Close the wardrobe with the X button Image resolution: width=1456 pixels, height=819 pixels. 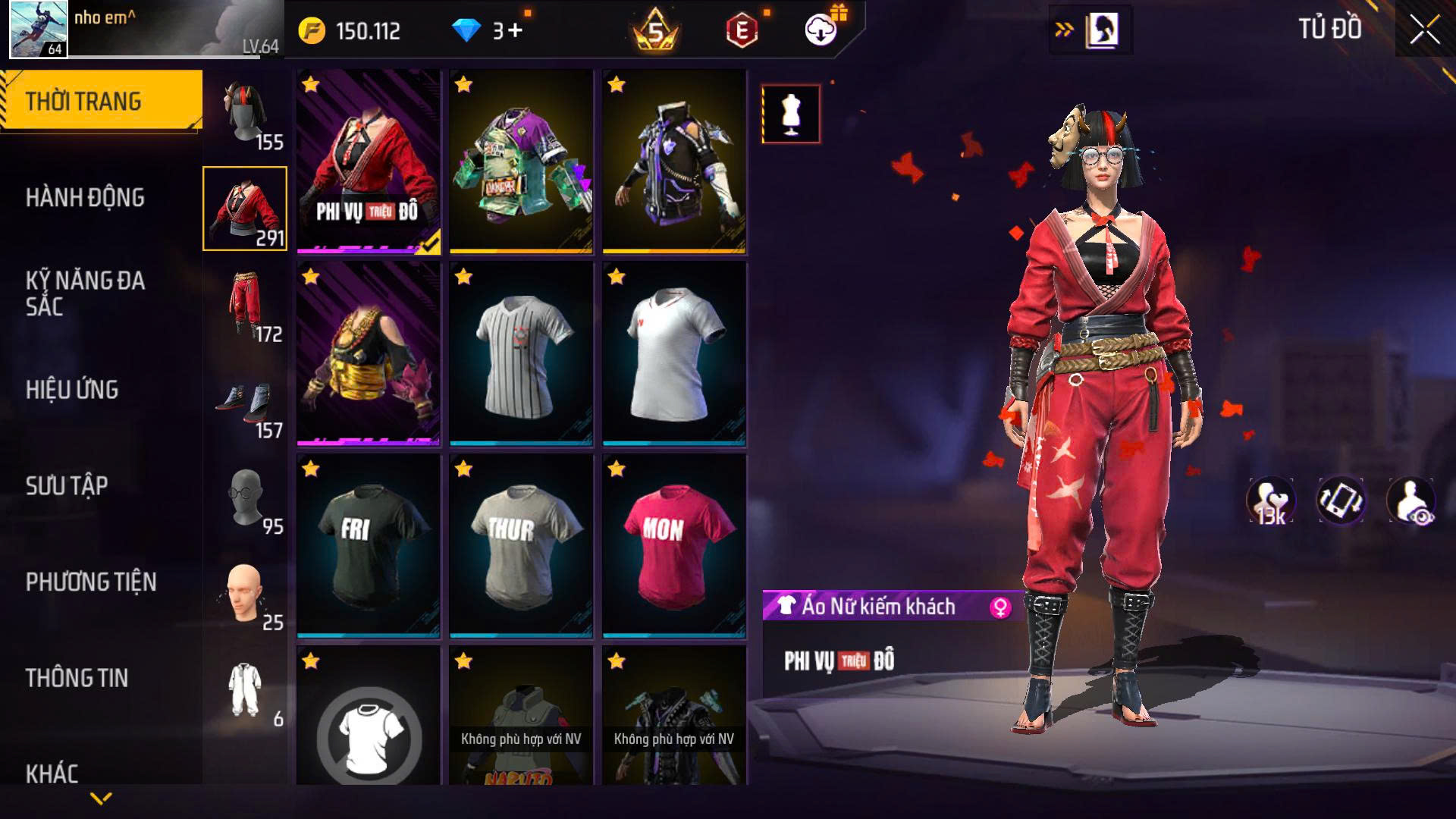1424,30
